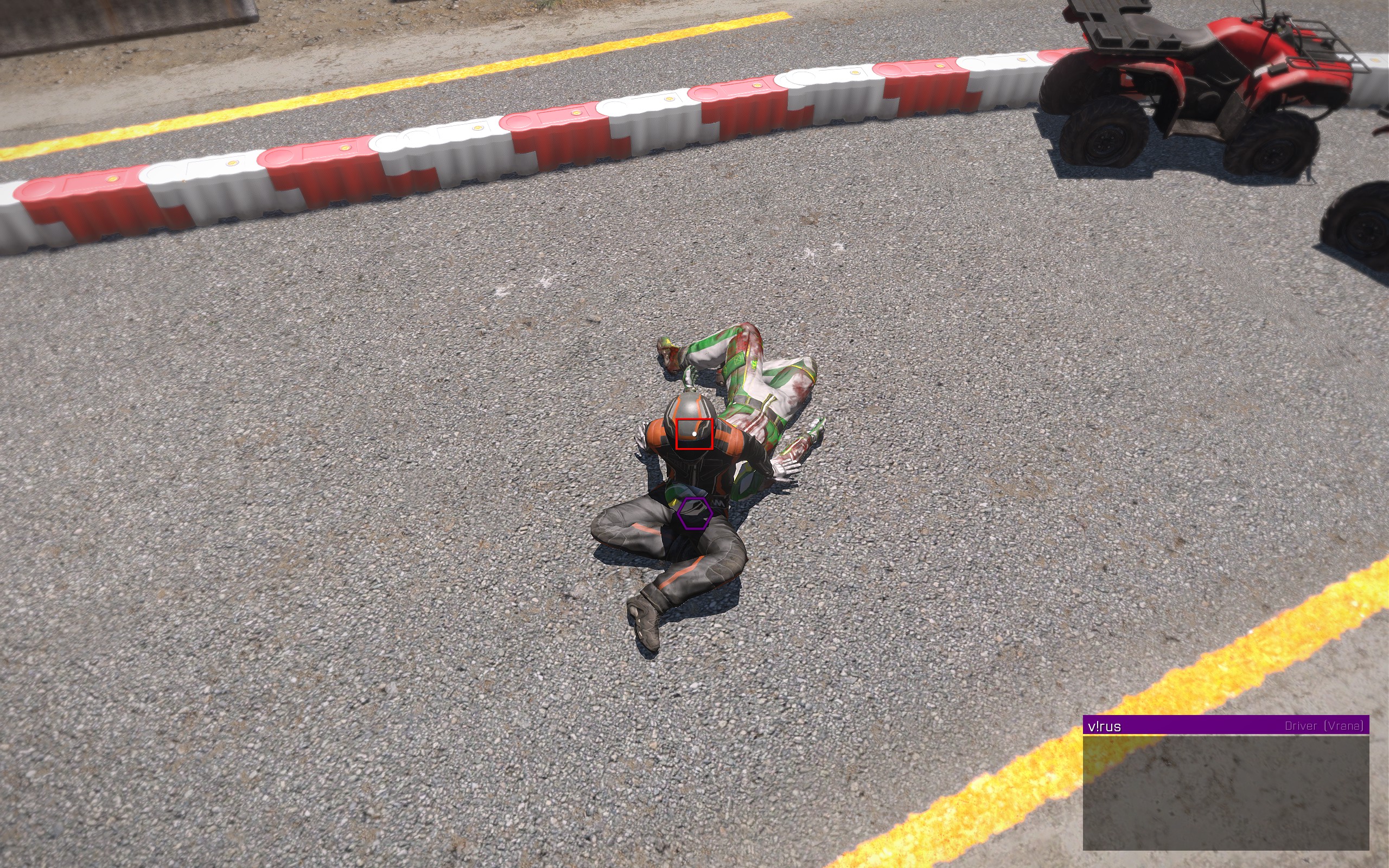Click the red square target marker
The width and height of the screenshot is (1389, 868).
point(694,434)
